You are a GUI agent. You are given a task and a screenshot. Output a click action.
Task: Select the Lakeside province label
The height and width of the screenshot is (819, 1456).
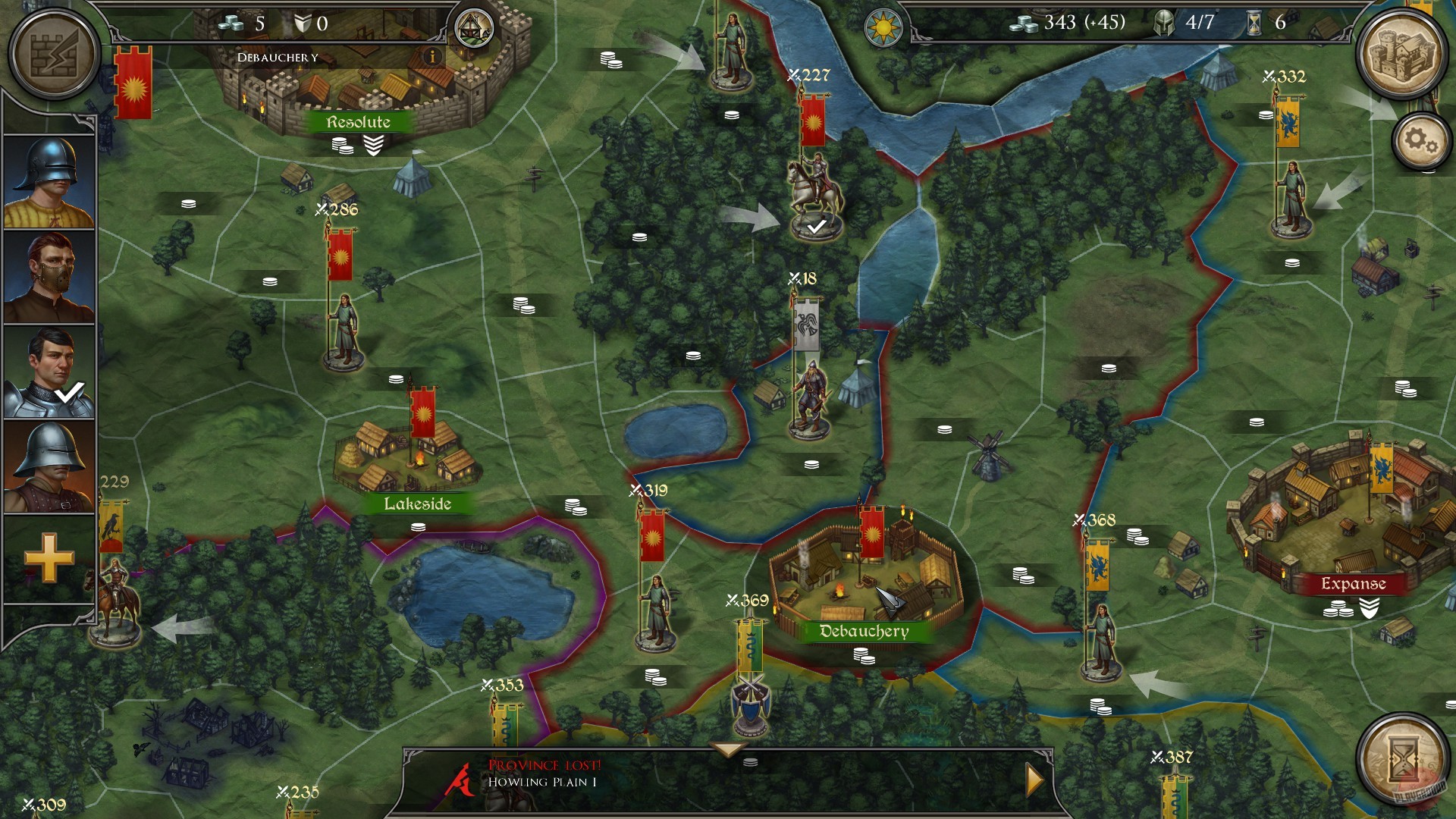[419, 504]
